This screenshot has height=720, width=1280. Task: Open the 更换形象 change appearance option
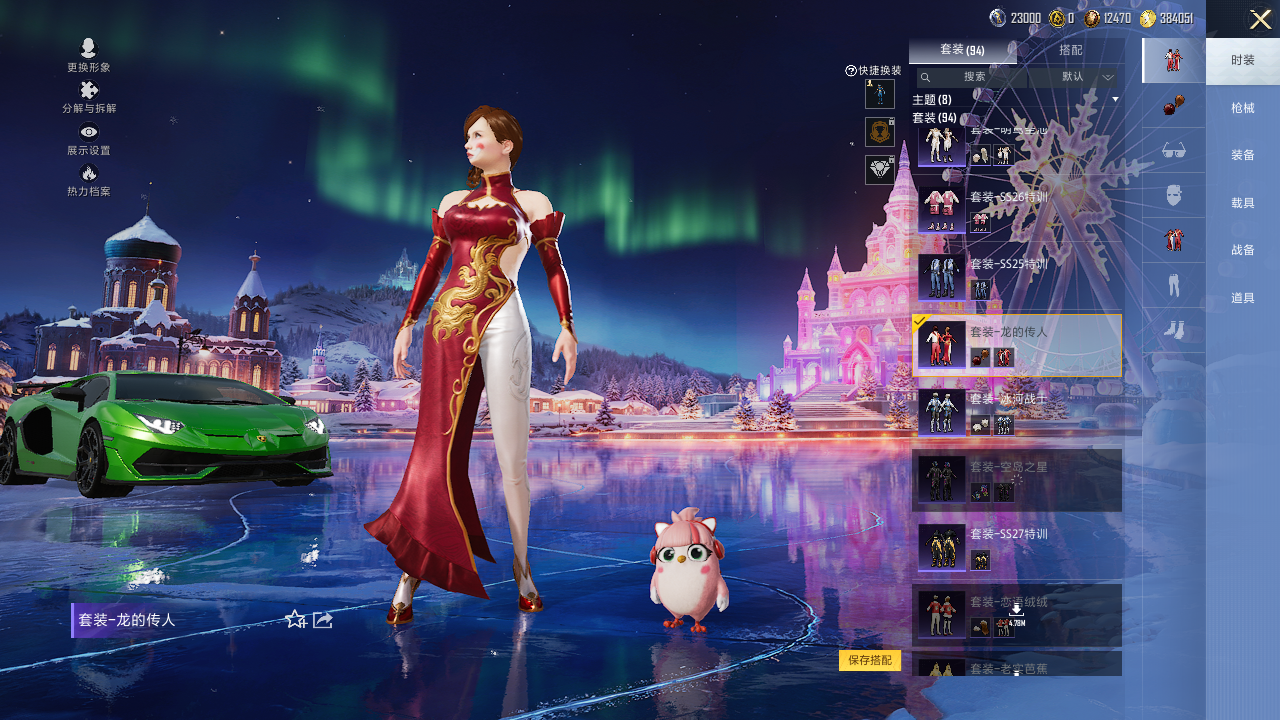pyautogui.click(x=89, y=55)
